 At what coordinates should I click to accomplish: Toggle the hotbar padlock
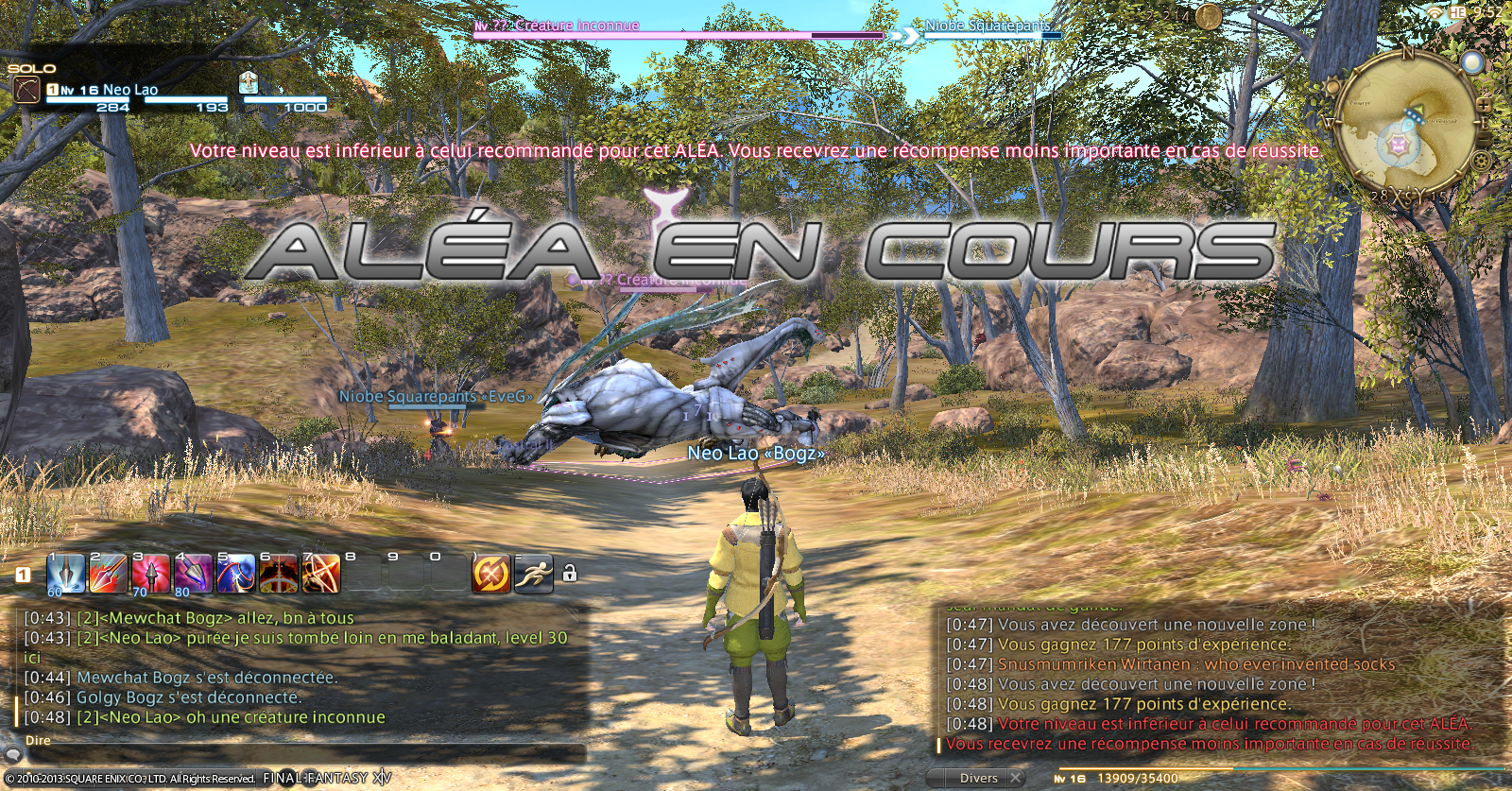pyautogui.click(x=570, y=574)
